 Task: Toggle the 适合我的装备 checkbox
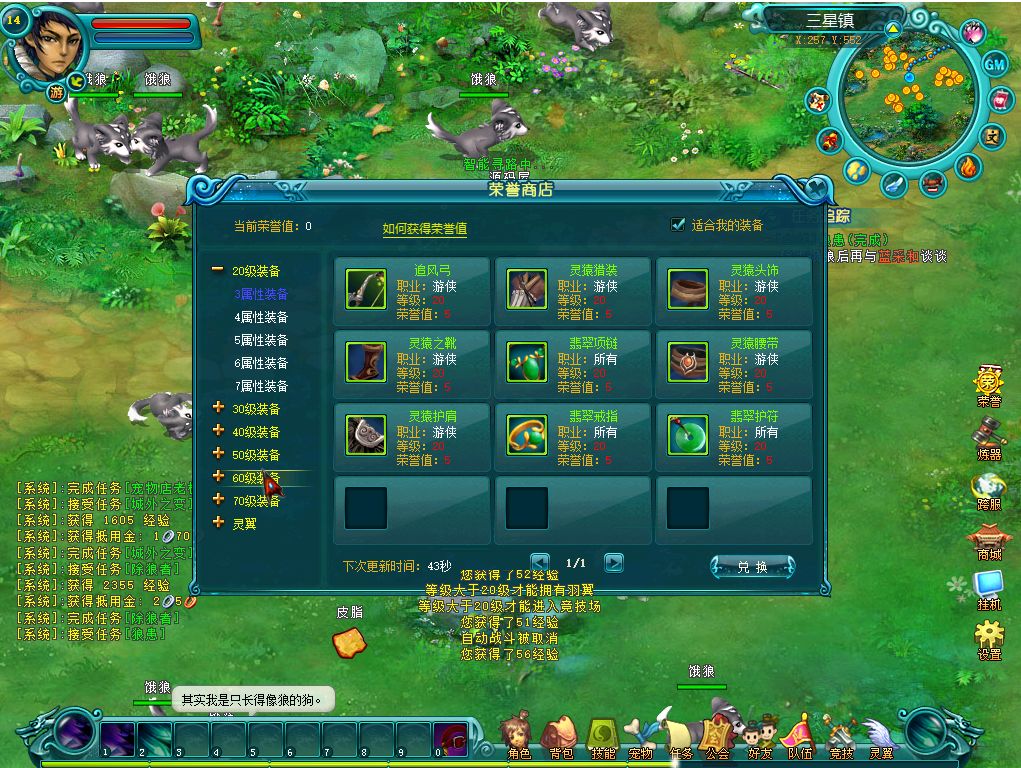[679, 225]
